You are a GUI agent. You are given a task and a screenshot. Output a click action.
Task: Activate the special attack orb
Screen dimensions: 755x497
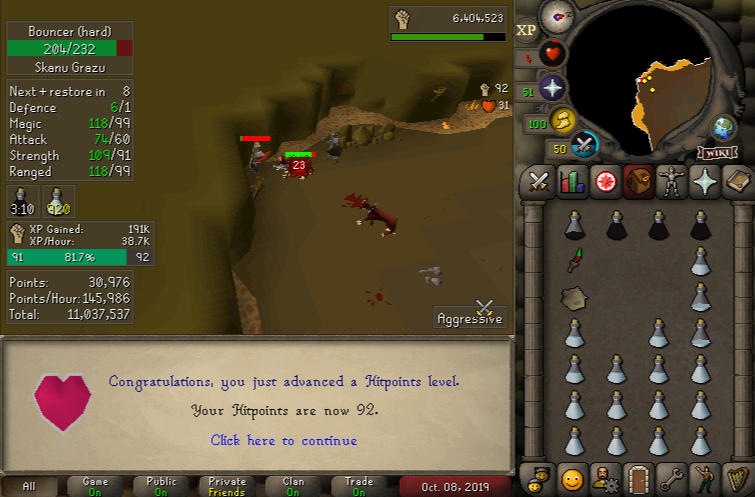click(586, 147)
